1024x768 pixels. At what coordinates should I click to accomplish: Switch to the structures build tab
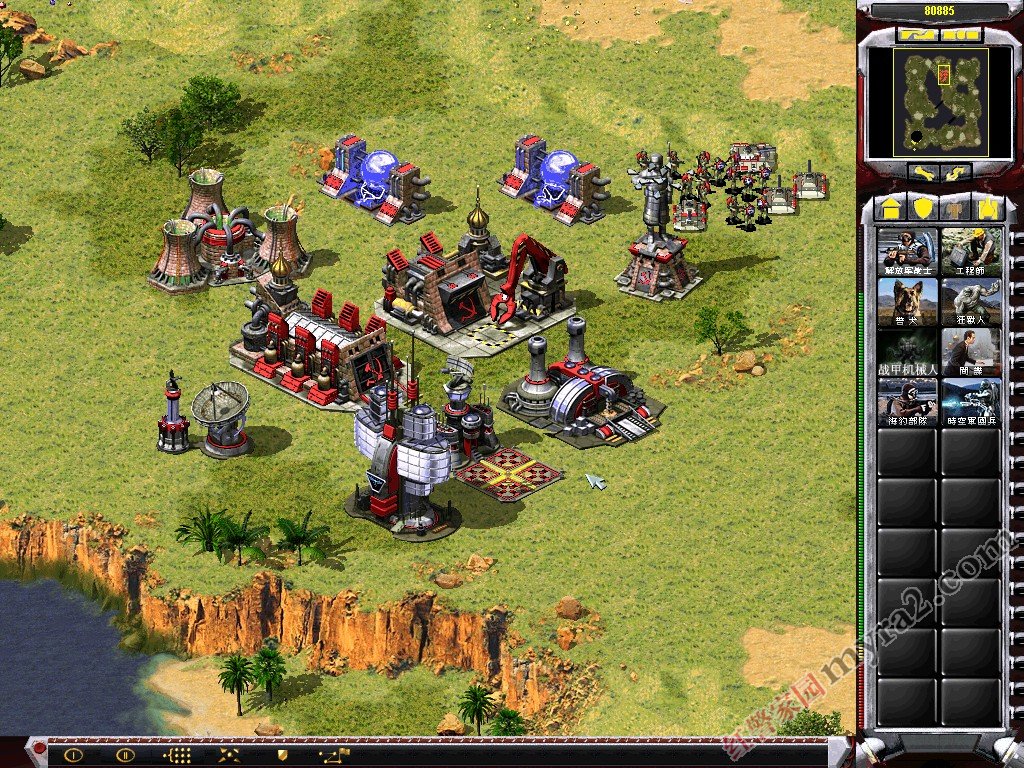pyautogui.click(x=891, y=208)
